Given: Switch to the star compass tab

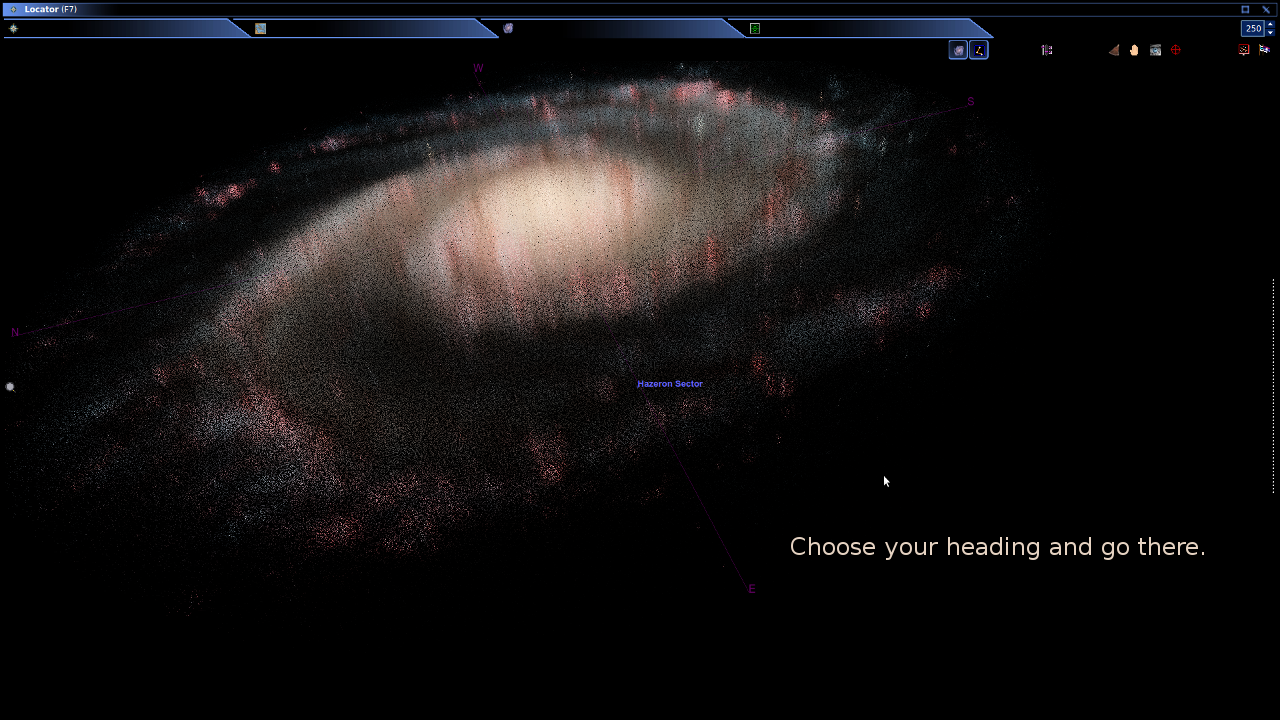Looking at the screenshot, I should 14,29.
